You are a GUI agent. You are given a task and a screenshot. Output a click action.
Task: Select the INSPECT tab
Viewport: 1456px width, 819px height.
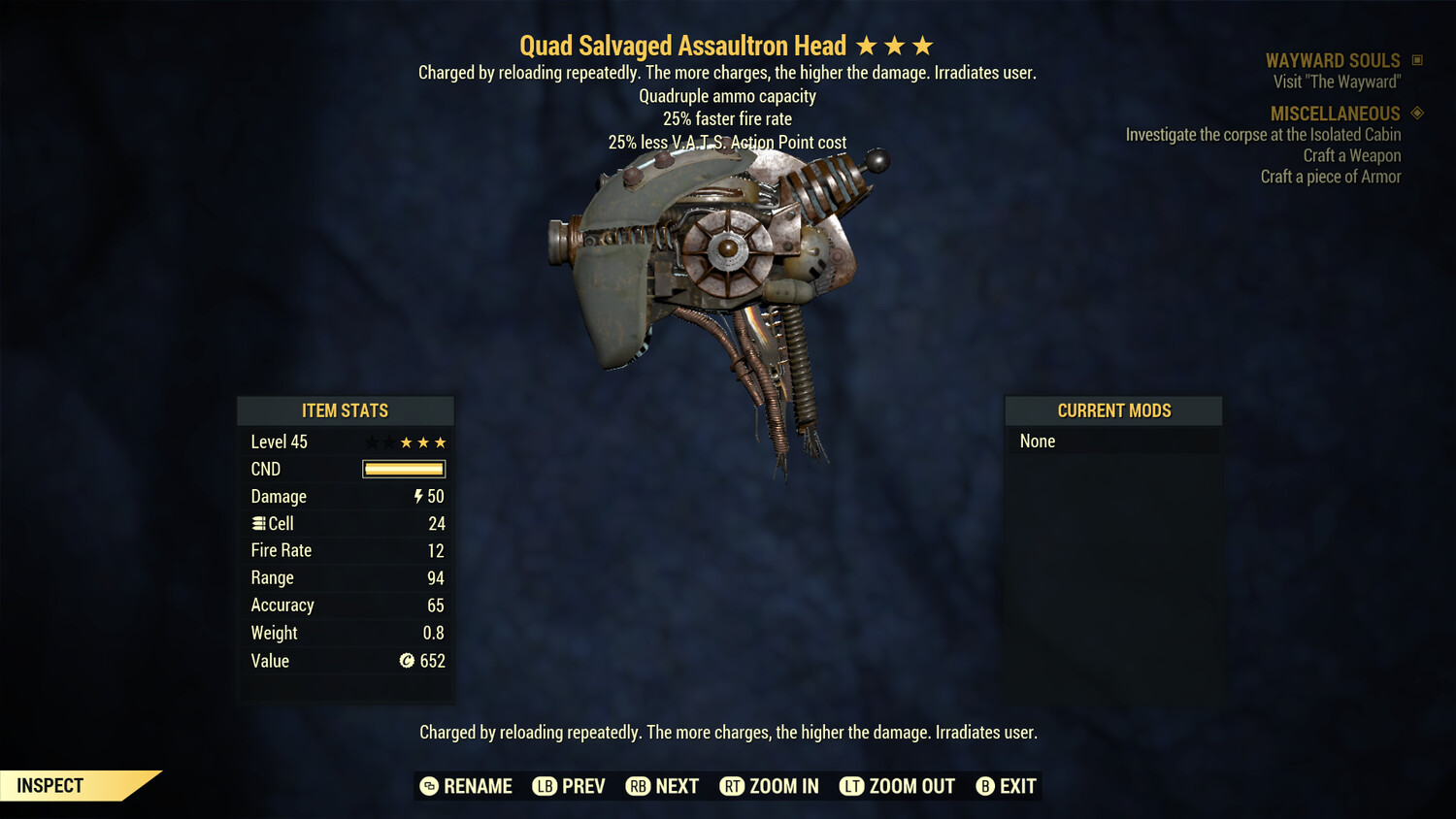click(50, 785)
